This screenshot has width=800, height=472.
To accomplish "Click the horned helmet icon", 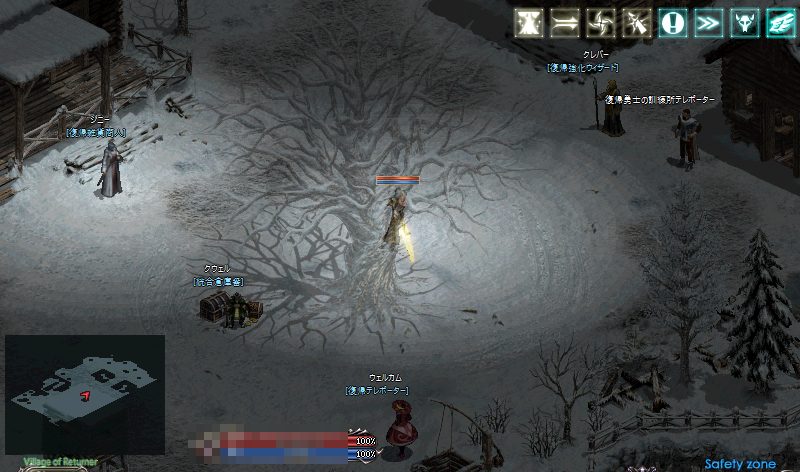I will (x=744, y=23).
